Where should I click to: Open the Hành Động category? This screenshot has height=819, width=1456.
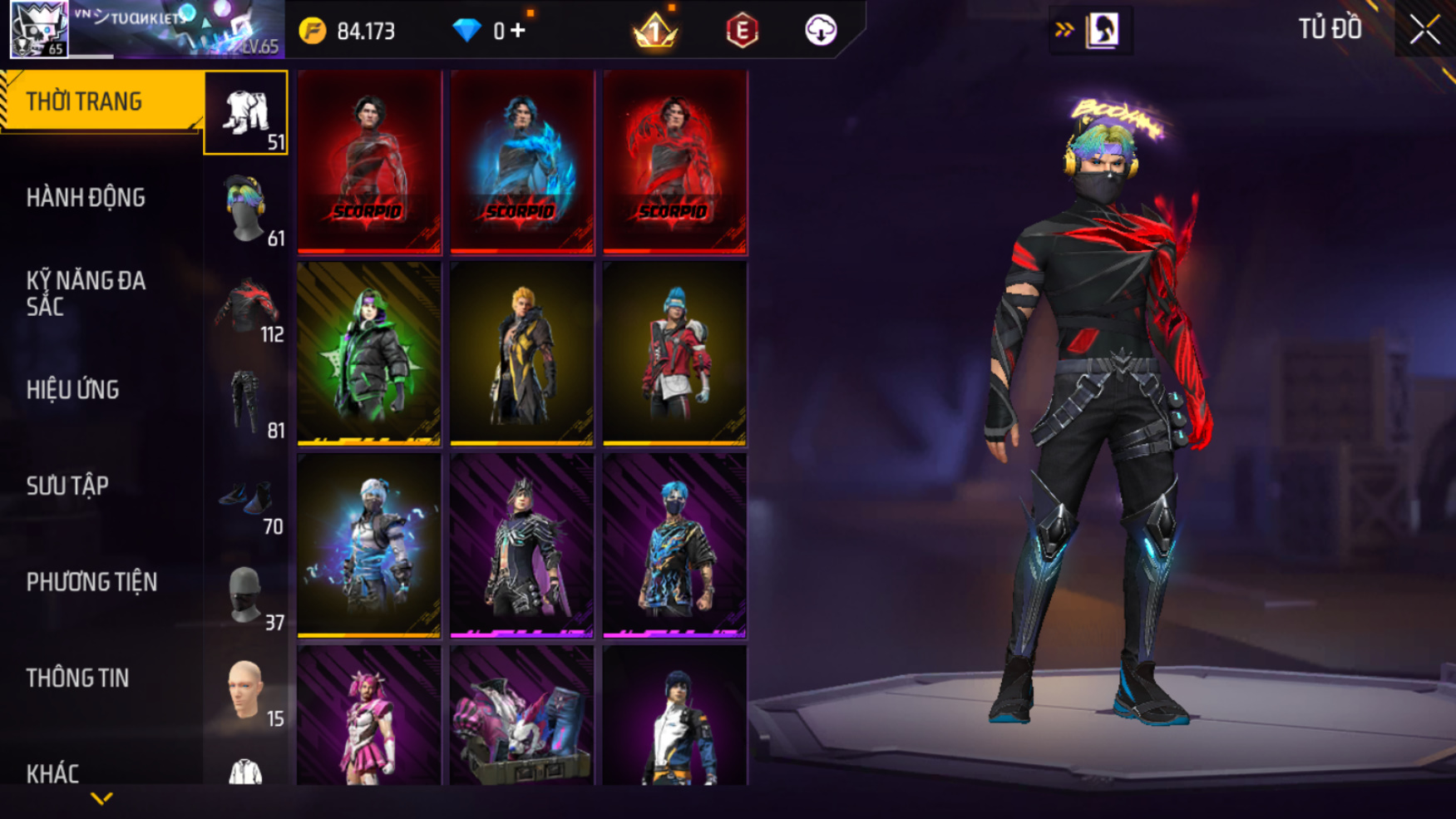pyautogui.click(x=86, y=198)
